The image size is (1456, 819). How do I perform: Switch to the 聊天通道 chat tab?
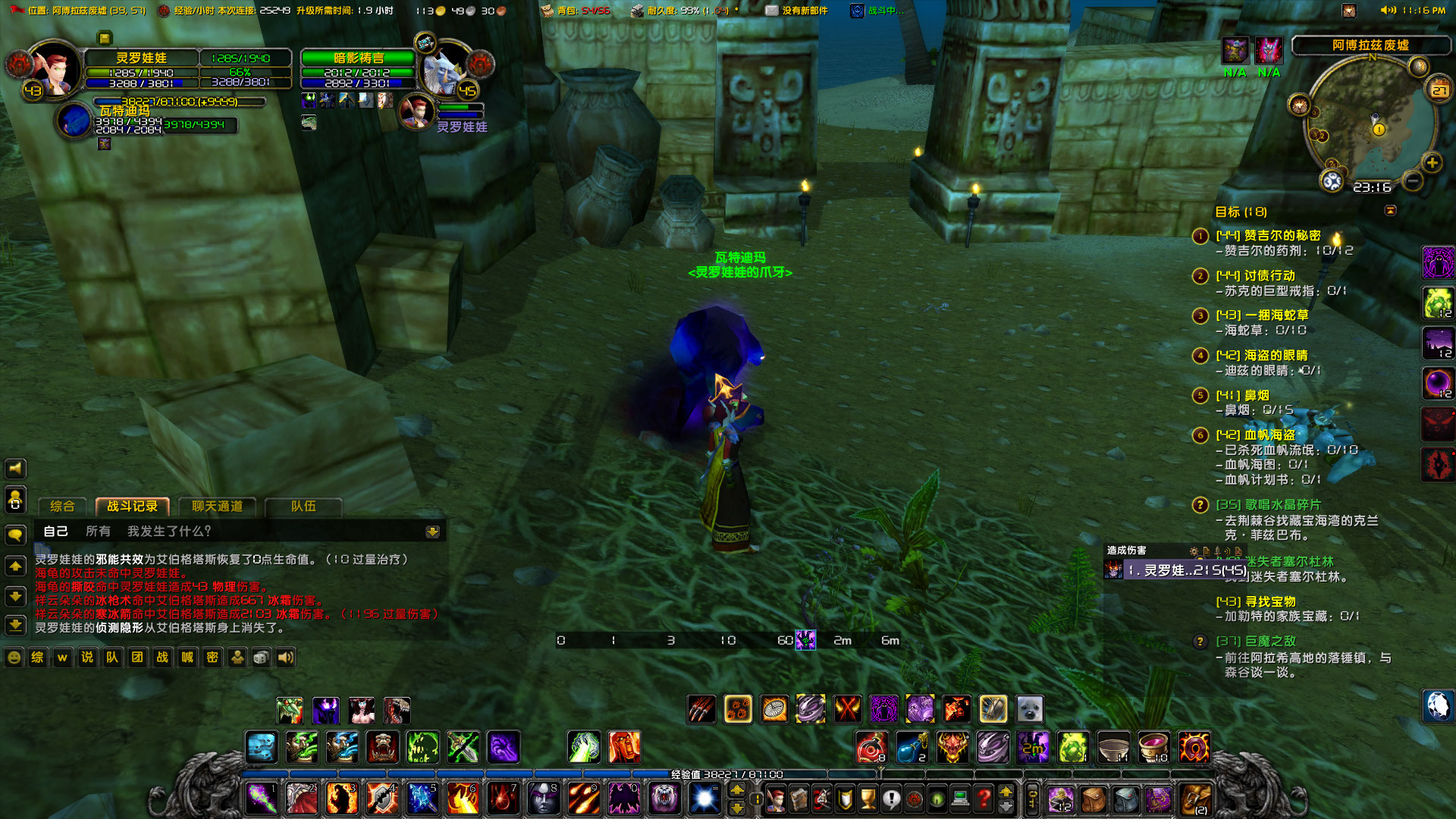tap(218, 507)
